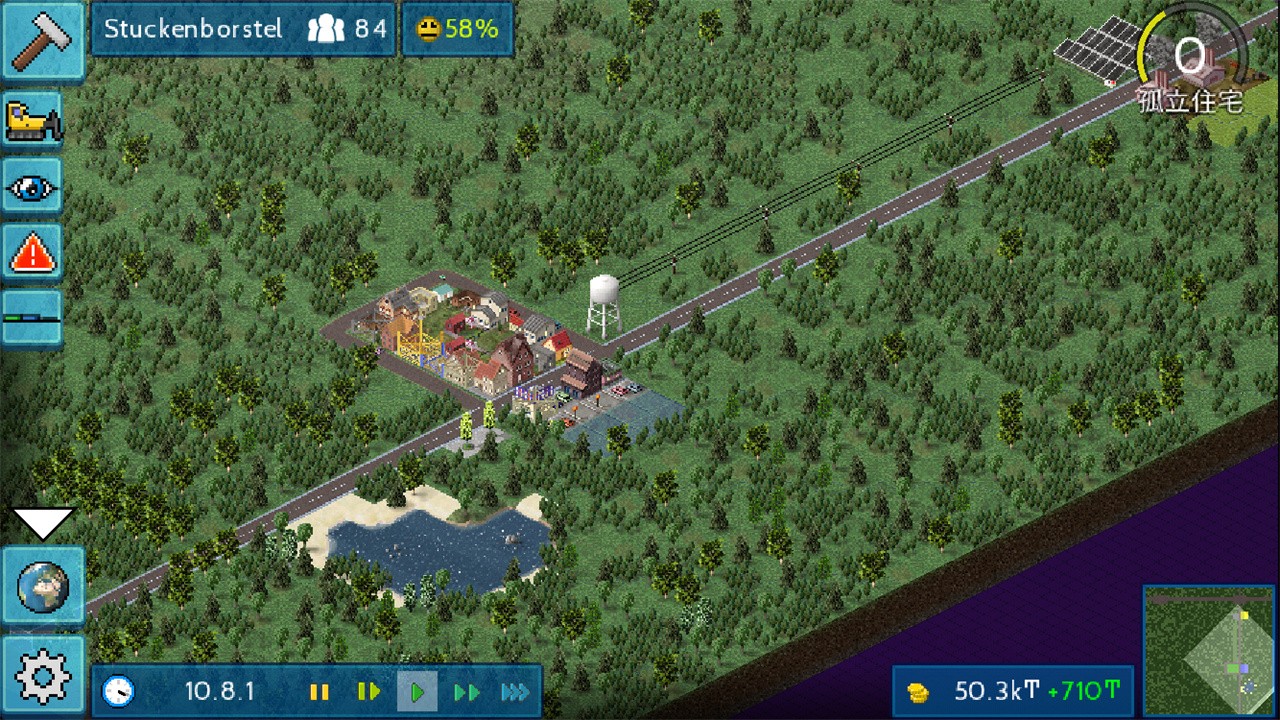Open the hammer build tool
This screenshot has width=1280, height=720.
click(42, 41)
